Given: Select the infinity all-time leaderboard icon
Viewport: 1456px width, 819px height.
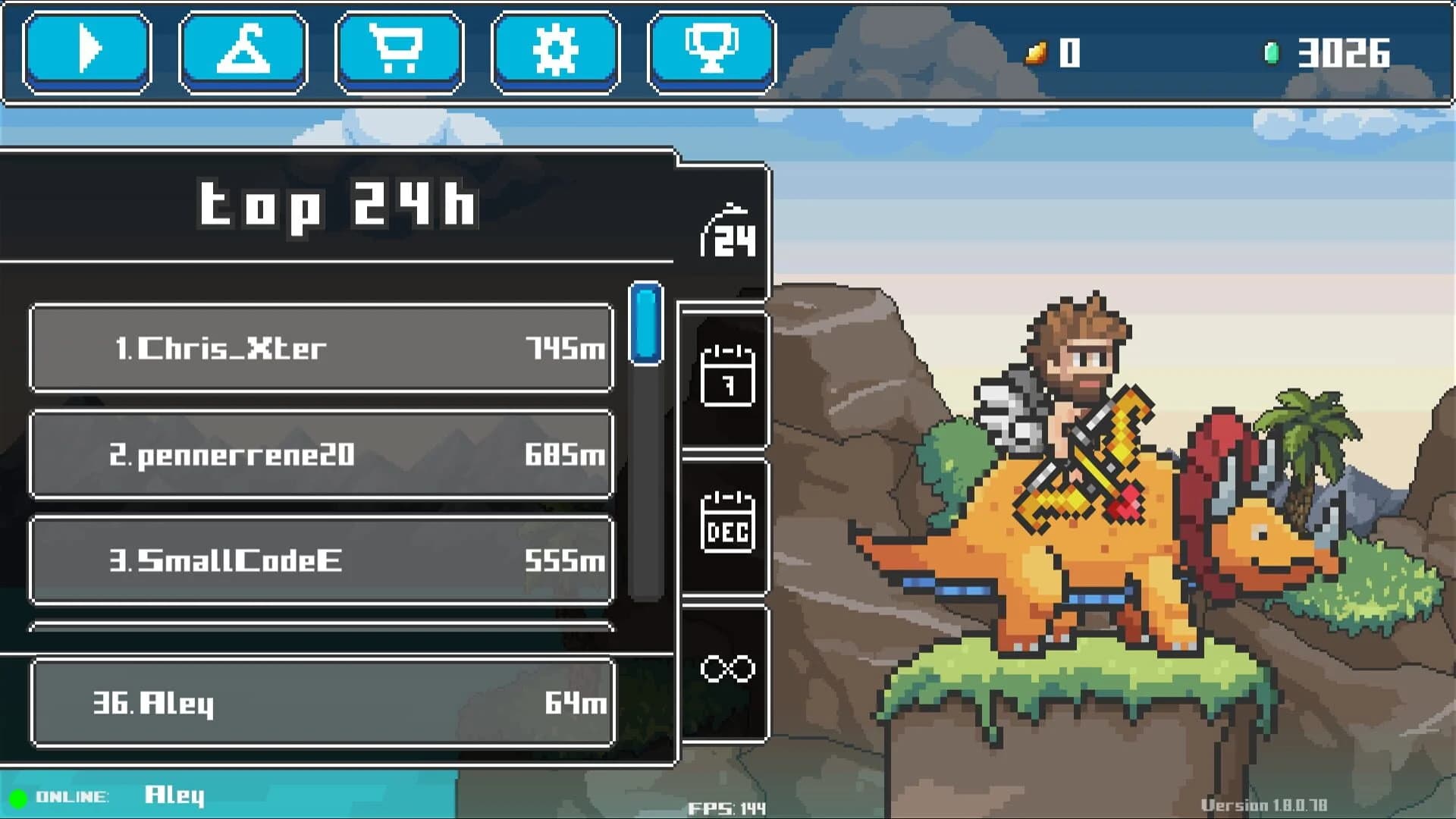Looking at the screenshot, I should coord(726,666).
